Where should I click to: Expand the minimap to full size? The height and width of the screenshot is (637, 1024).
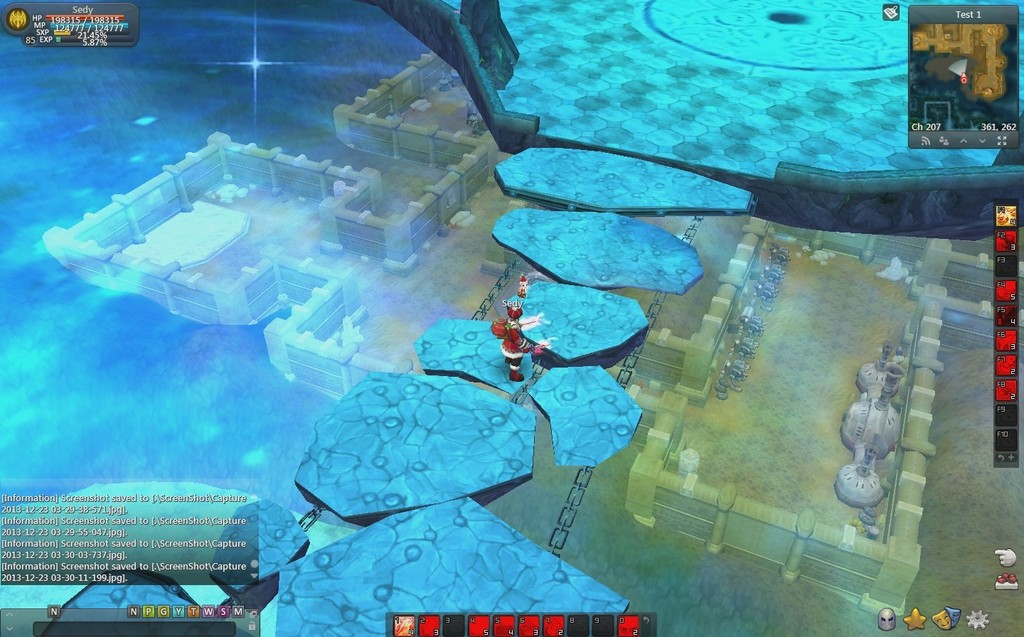[x=1002, y=141]
